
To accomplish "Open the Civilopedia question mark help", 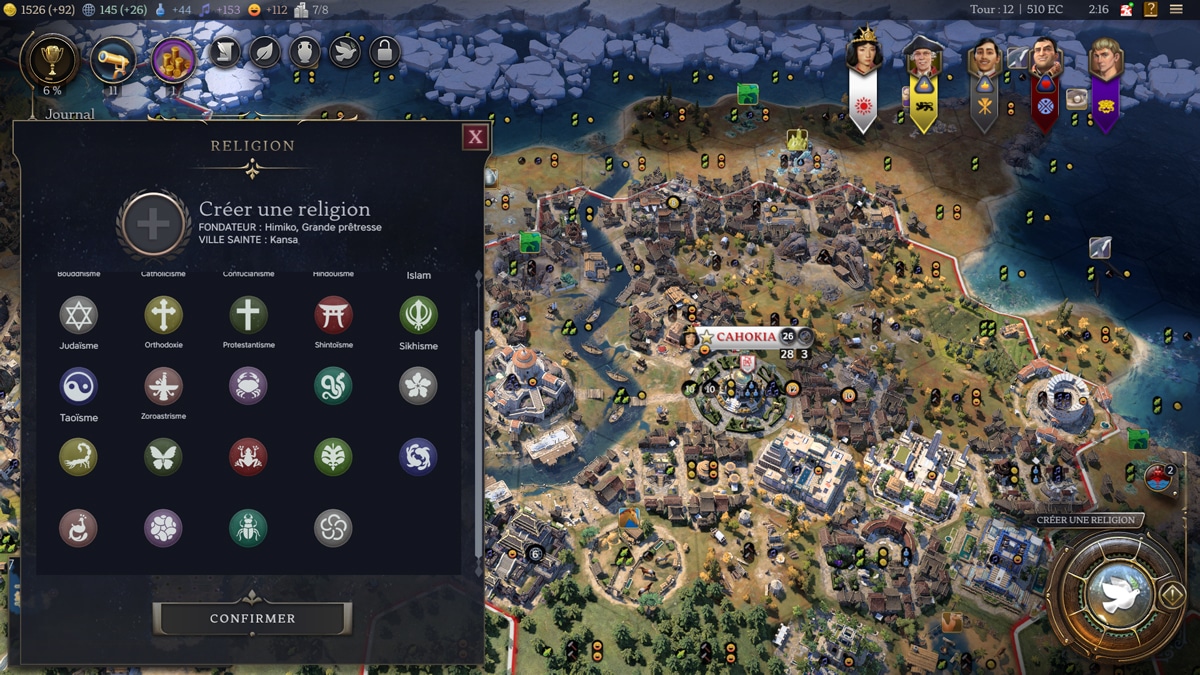I will coord(1151,10).
